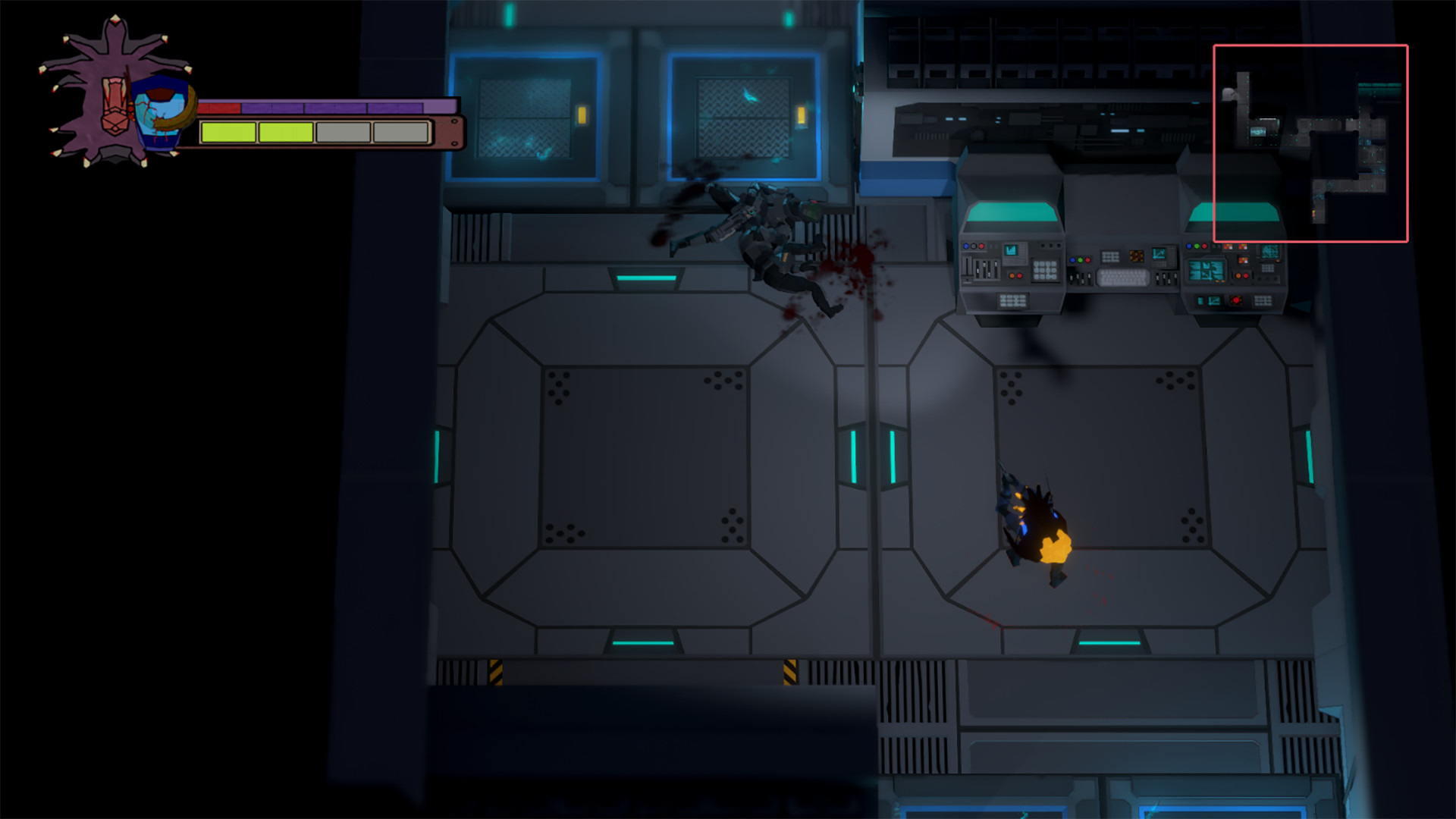The image size is (1456, 819).
Task: Open the teal graph display on the left console
Action: coord(1012,251)
